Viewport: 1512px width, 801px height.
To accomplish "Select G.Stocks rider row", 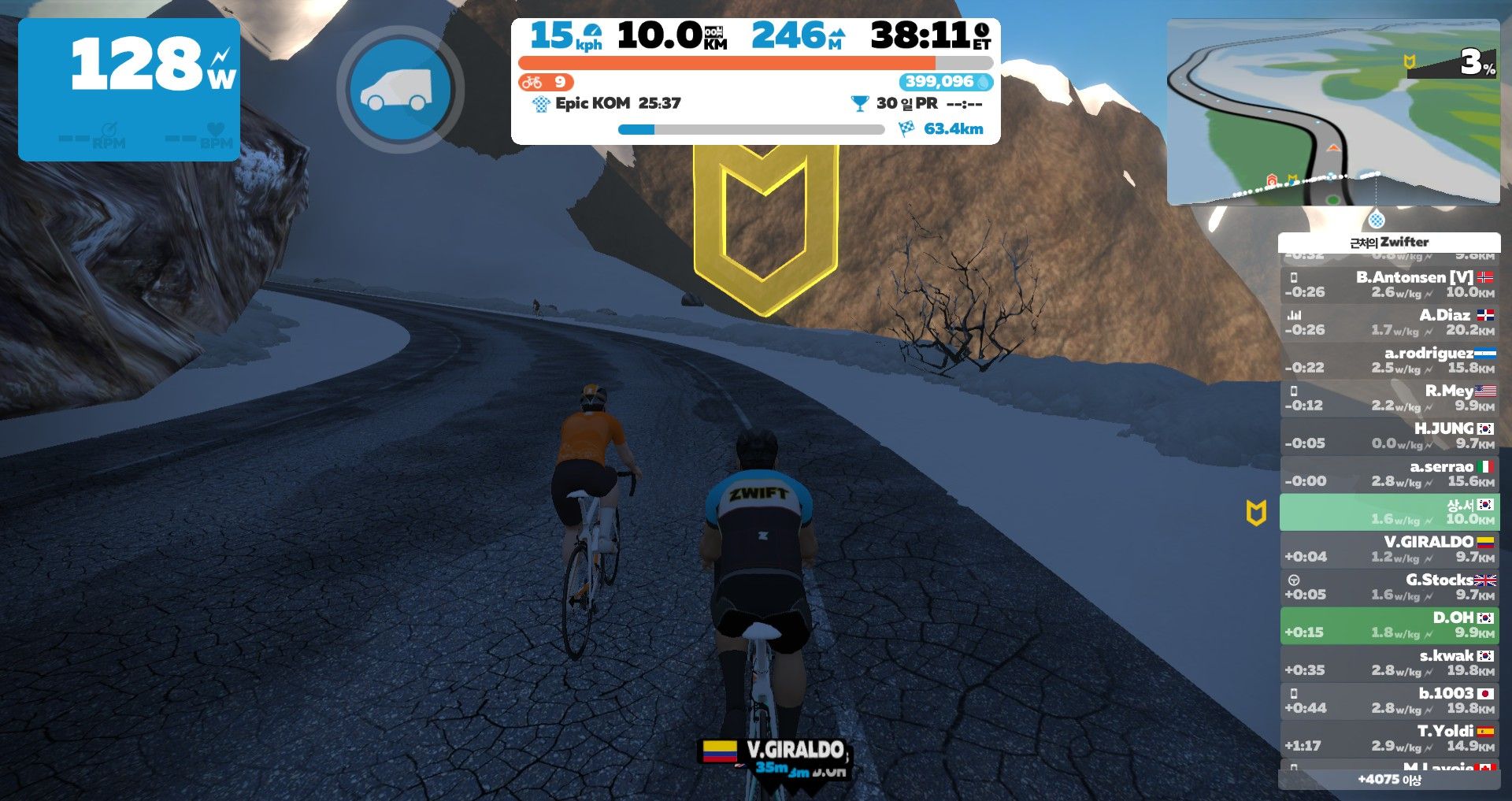I will (1389, 587).
